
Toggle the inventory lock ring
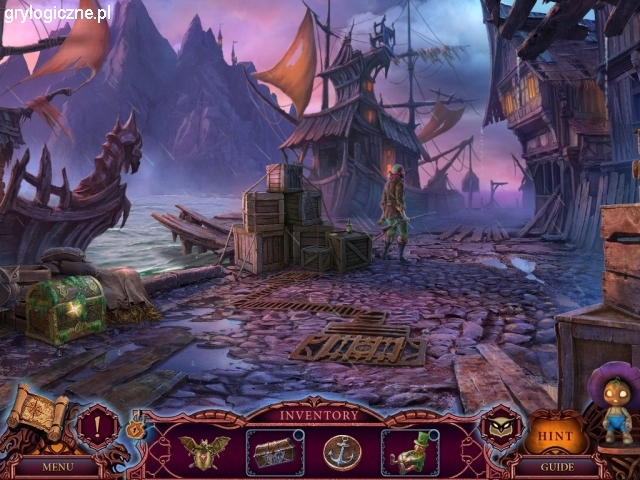point(136,429)
